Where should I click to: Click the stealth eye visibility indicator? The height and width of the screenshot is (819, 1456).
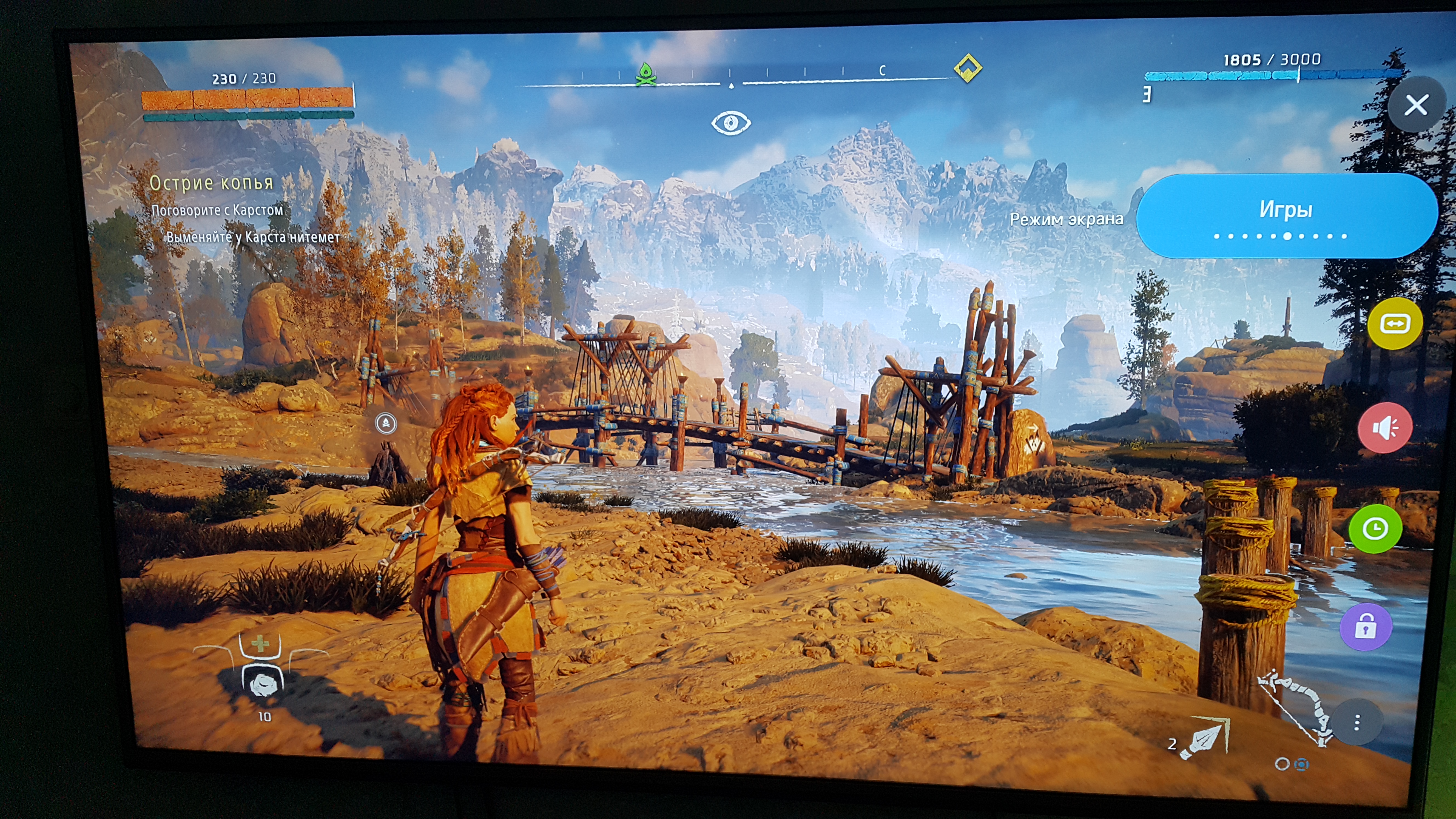tap(730, 123)
